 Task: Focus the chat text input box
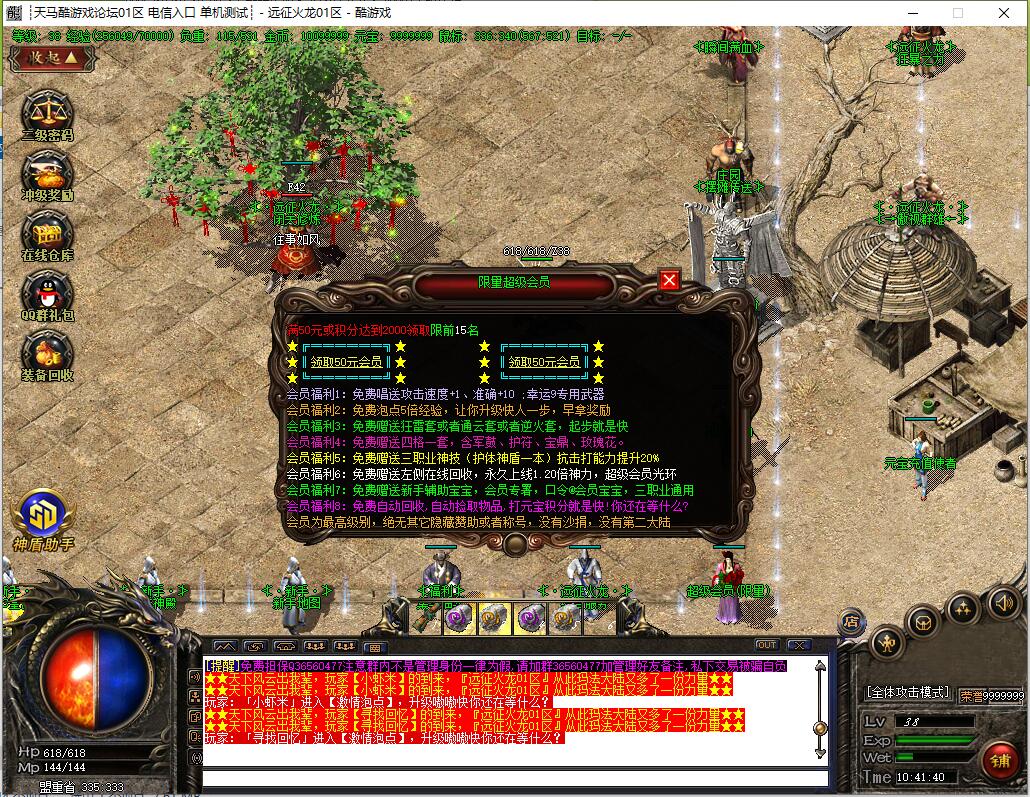(x=515, y=779)
